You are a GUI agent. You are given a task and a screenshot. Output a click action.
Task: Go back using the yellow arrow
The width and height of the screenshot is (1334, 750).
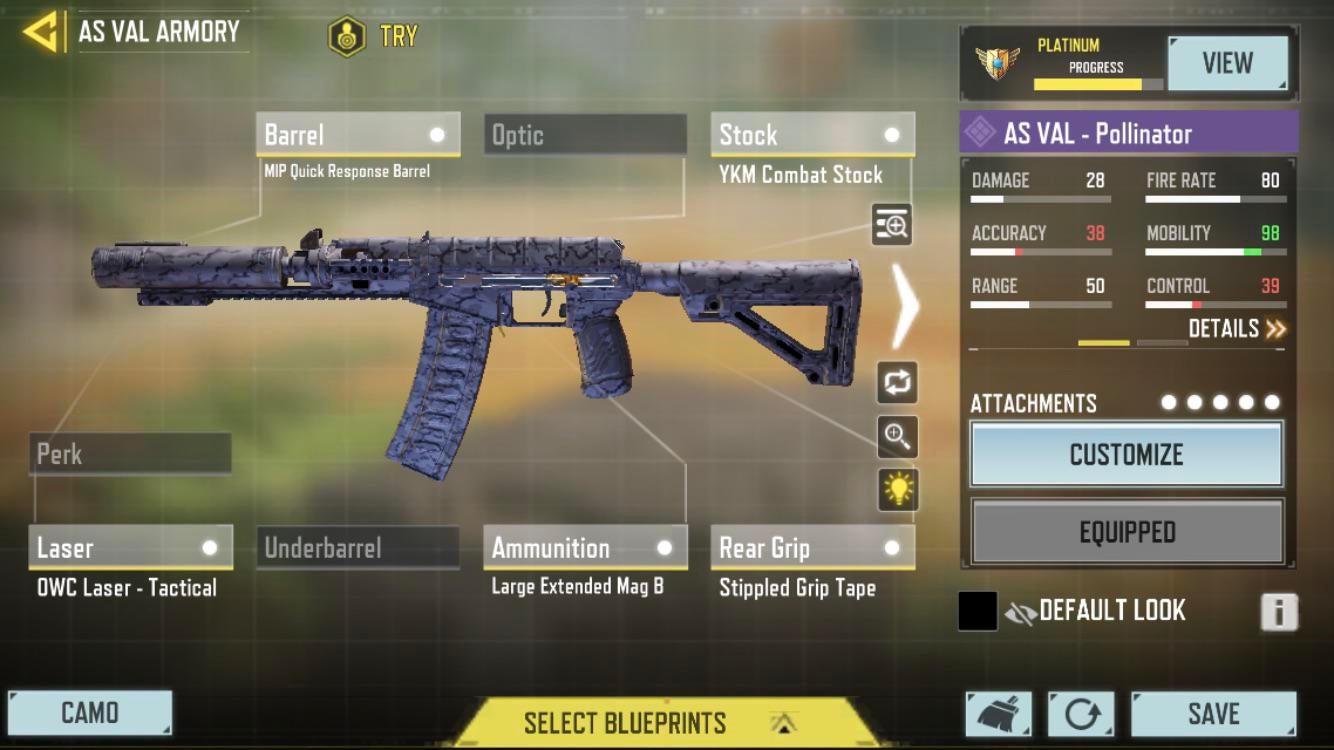40,32
